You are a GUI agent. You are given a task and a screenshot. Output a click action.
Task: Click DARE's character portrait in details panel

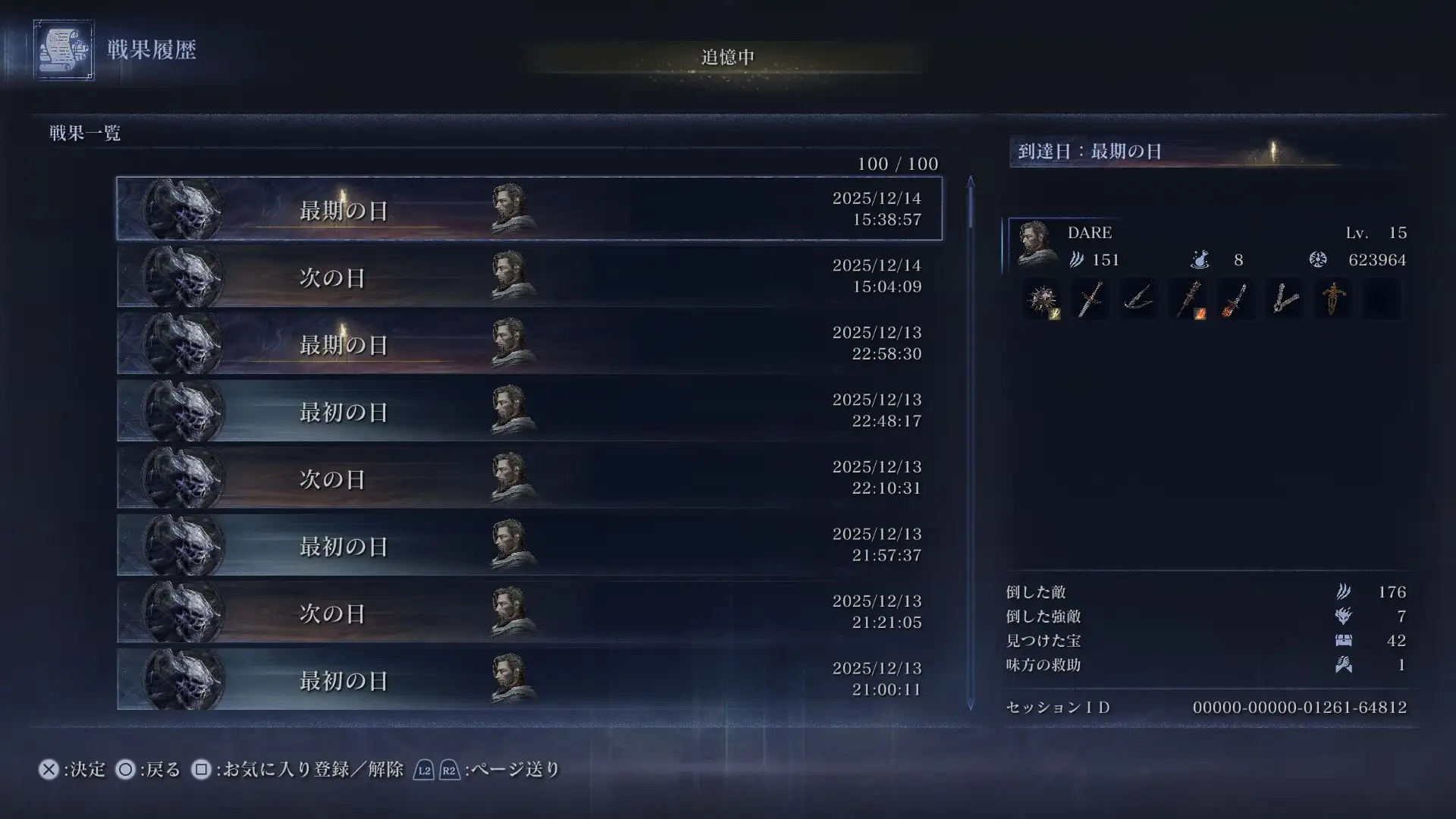click(x=1034, y=244)
